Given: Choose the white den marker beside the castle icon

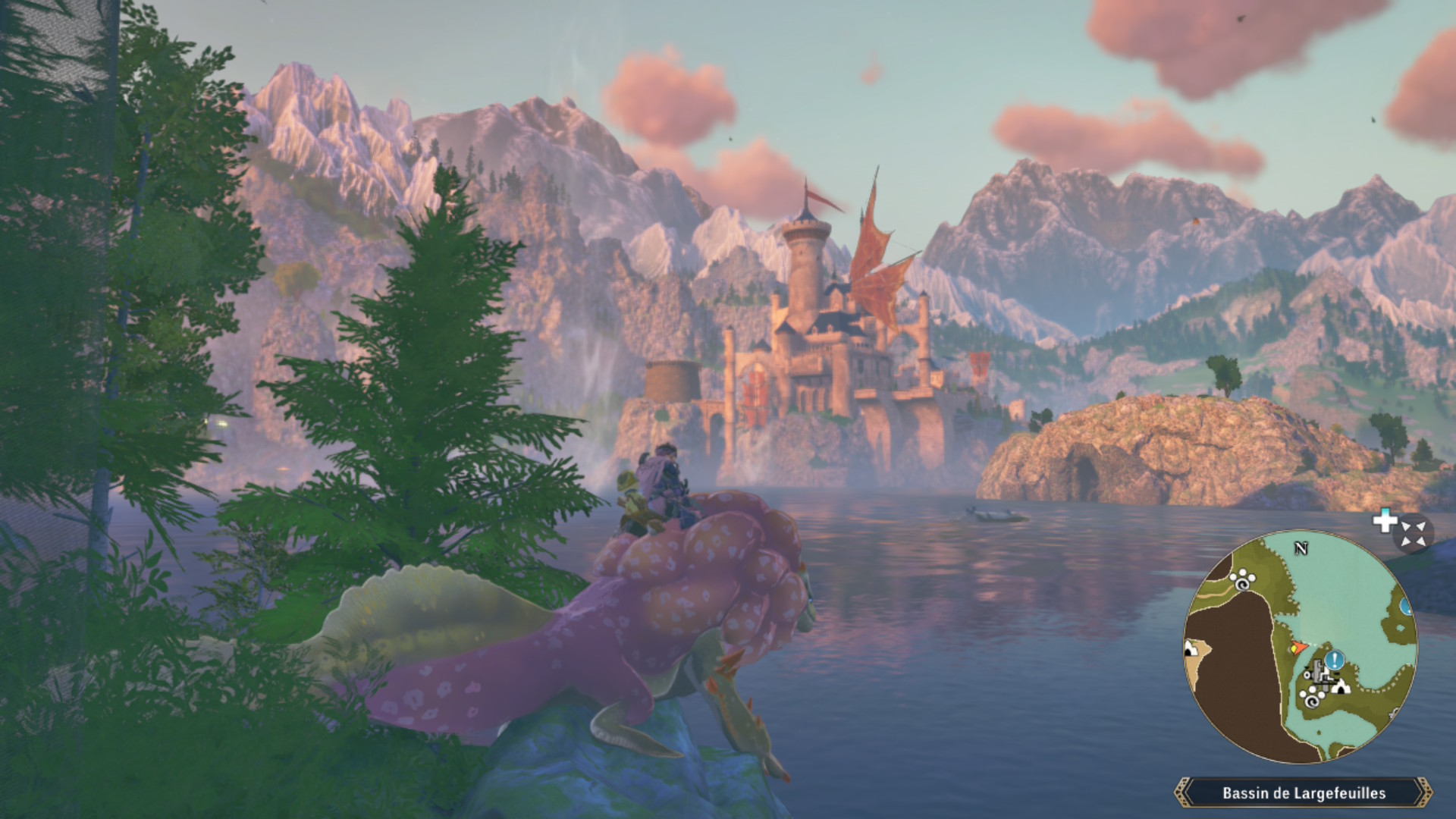Looking at the screenshot, I should tap(1341, 688).
